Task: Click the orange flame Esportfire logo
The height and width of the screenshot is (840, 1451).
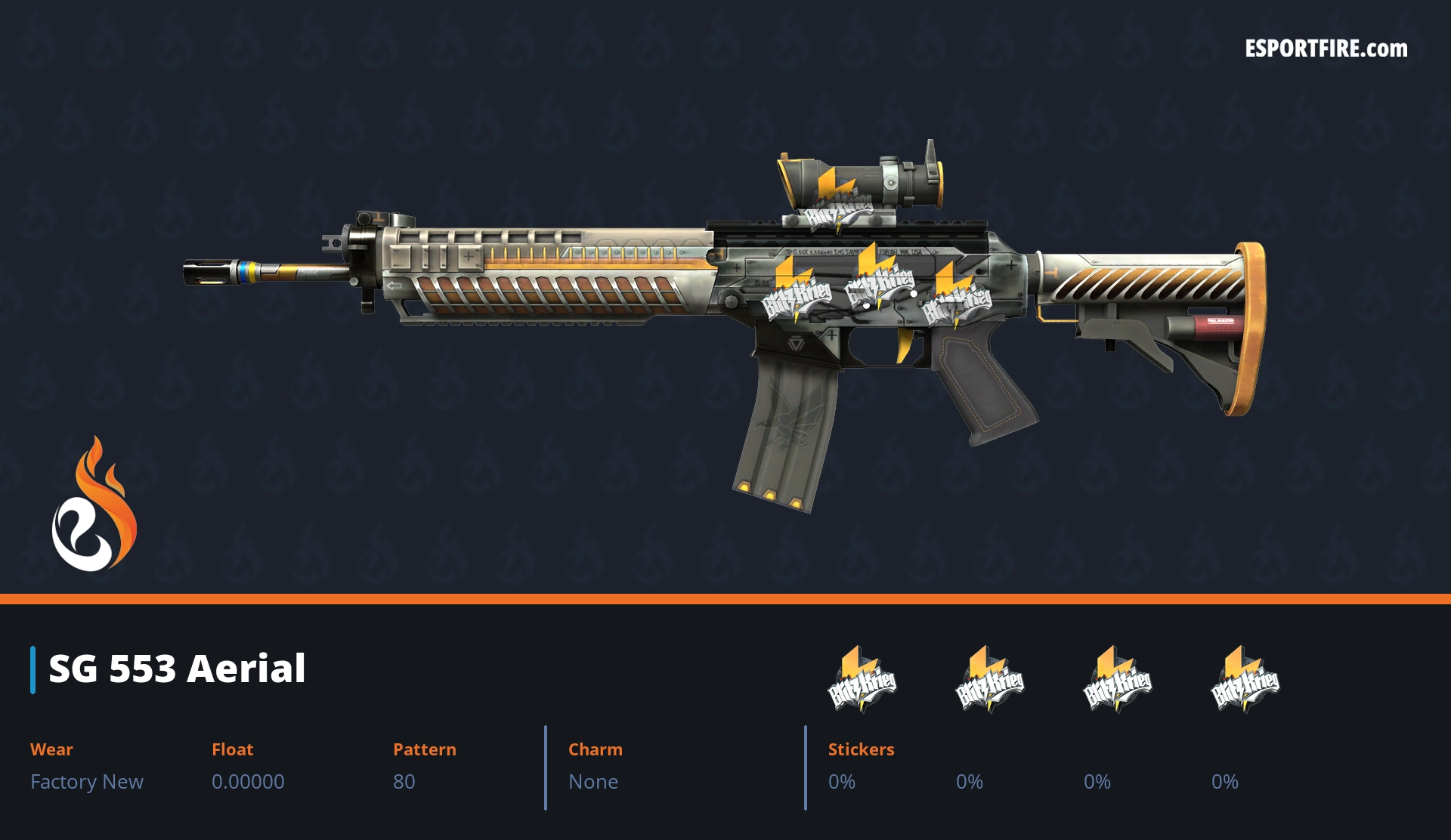Action: (94, 505)
